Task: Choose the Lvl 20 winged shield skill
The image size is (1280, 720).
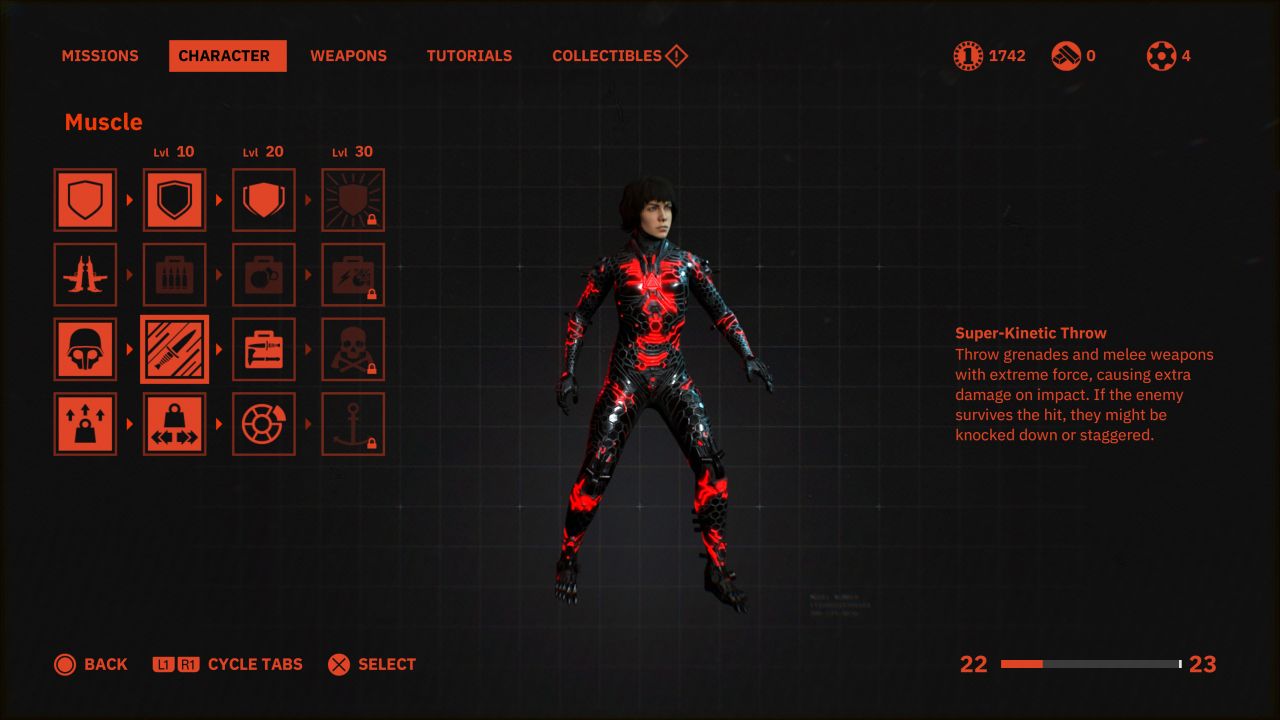Action: pos(264,200)
